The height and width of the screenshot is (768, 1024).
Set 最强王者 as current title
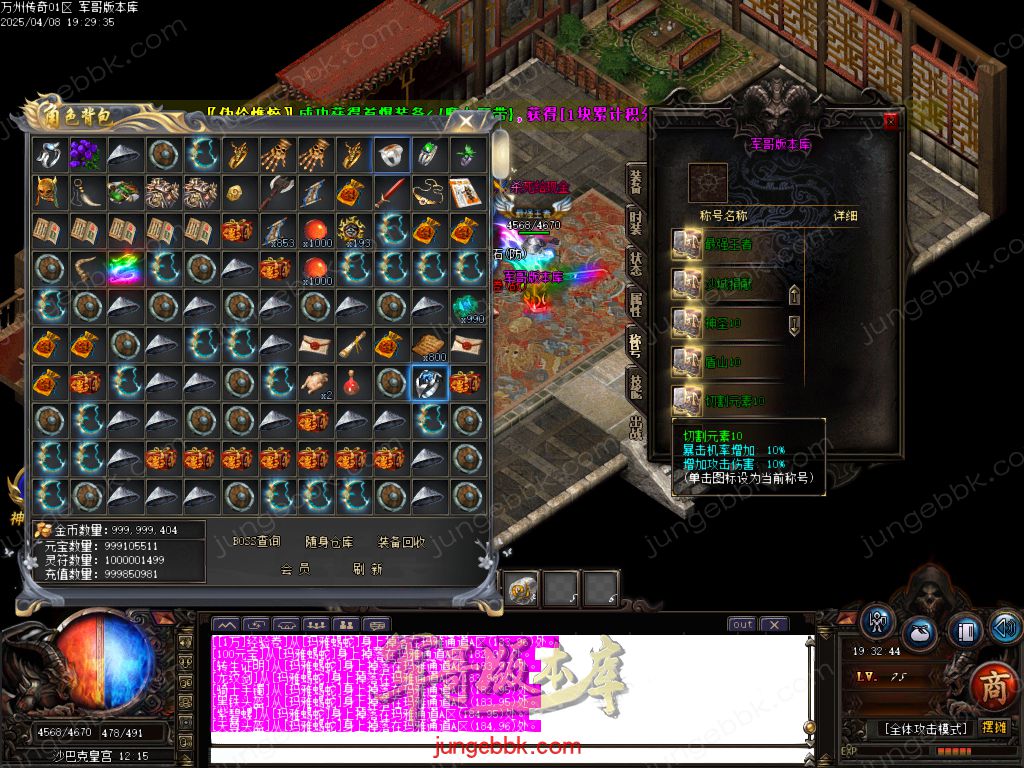(x=687, y=244)
